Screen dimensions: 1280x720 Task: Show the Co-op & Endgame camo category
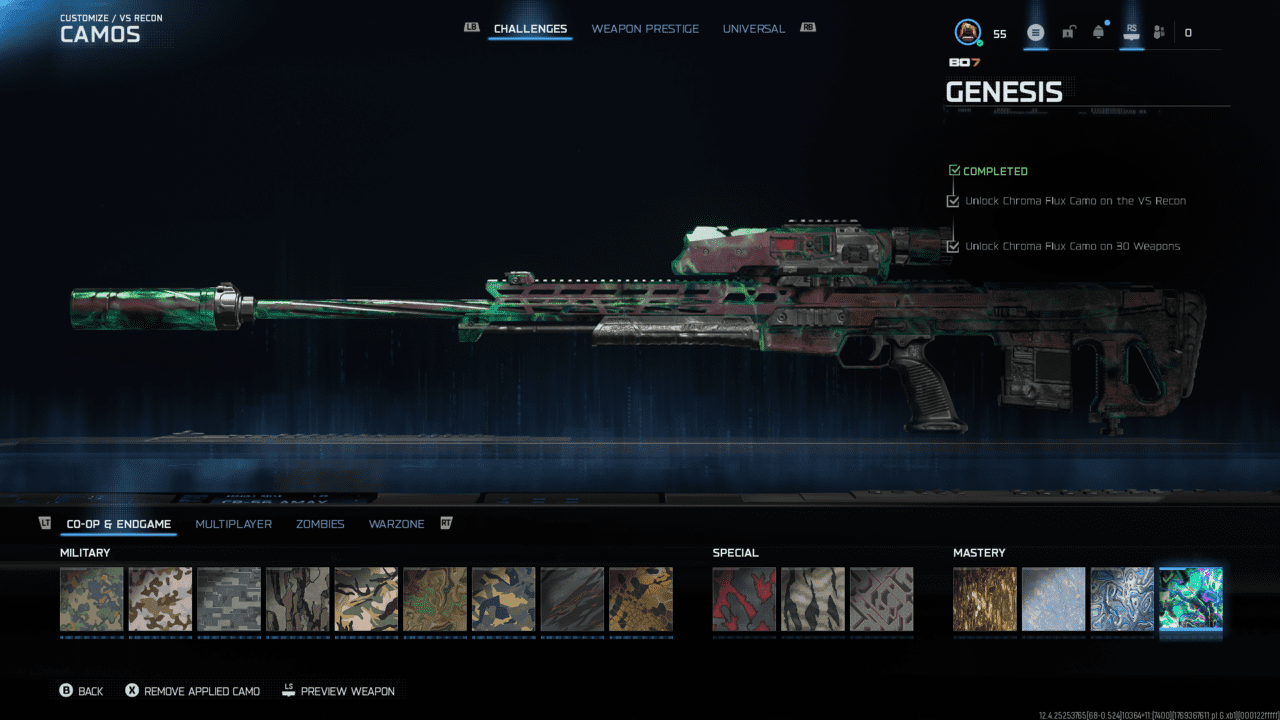118,524
